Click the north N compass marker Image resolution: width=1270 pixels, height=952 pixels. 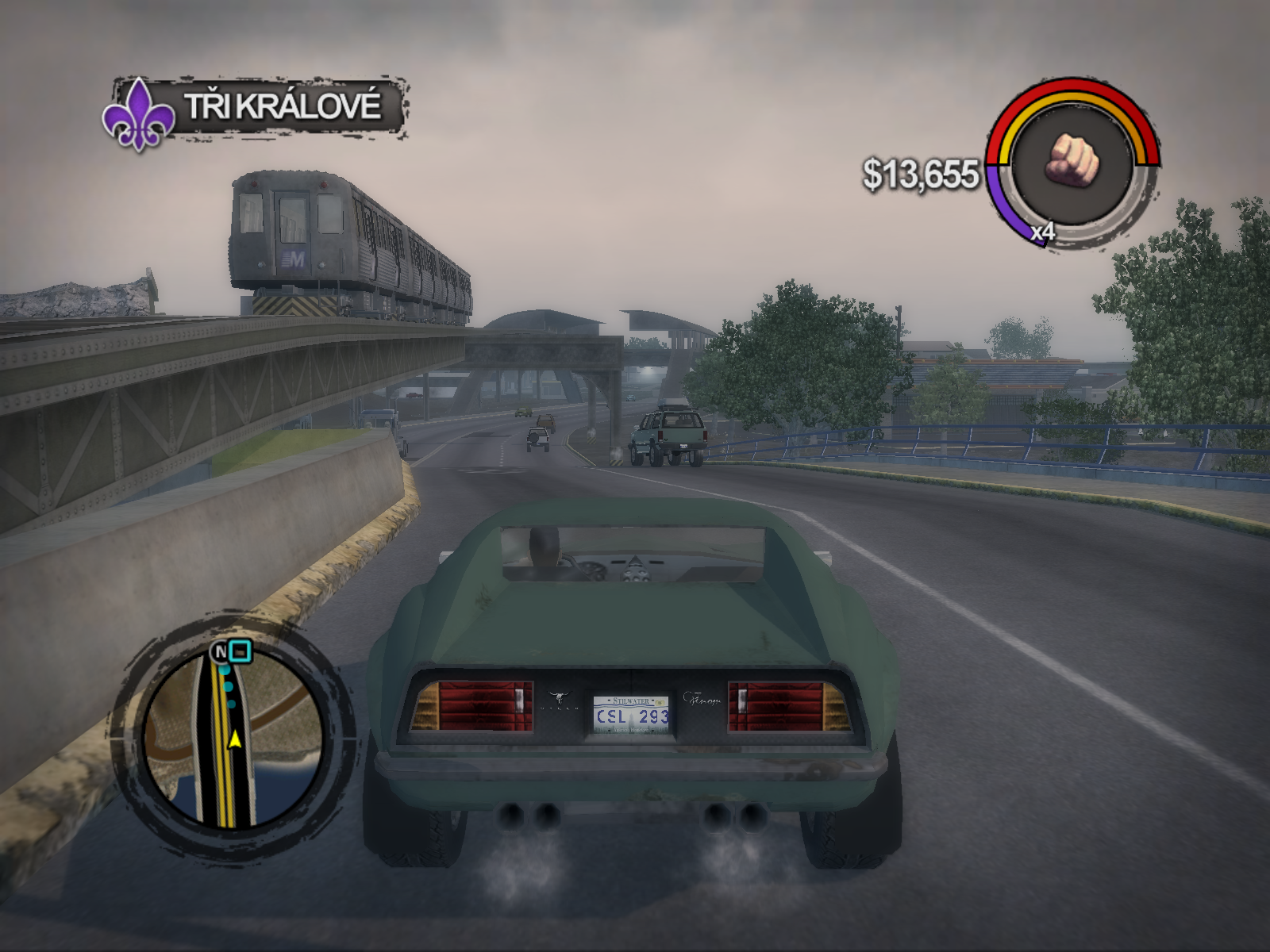219,652
